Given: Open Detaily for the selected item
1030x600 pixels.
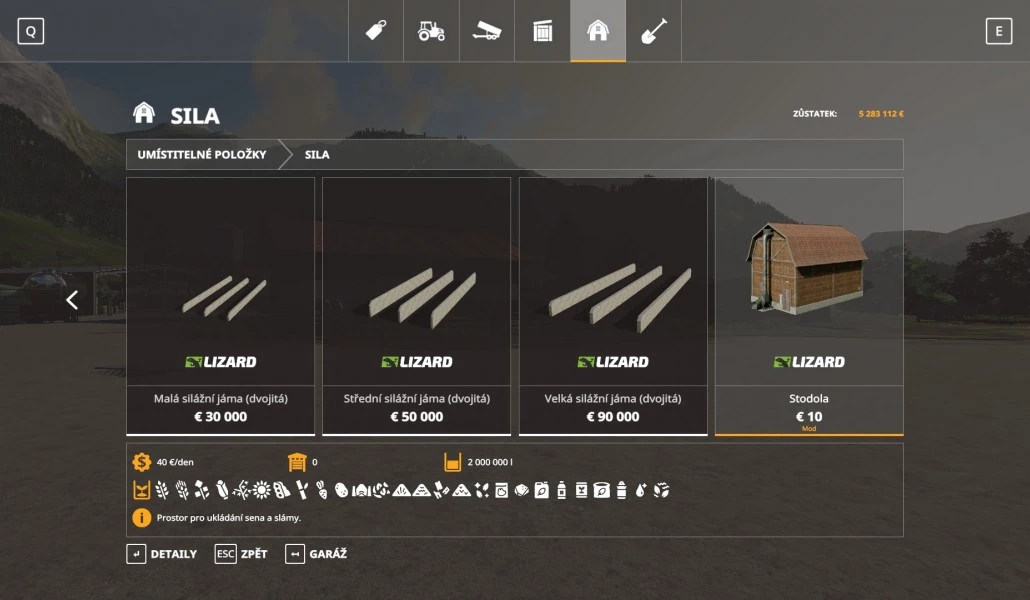Looking at the screenshot, I should click(162, 554).
